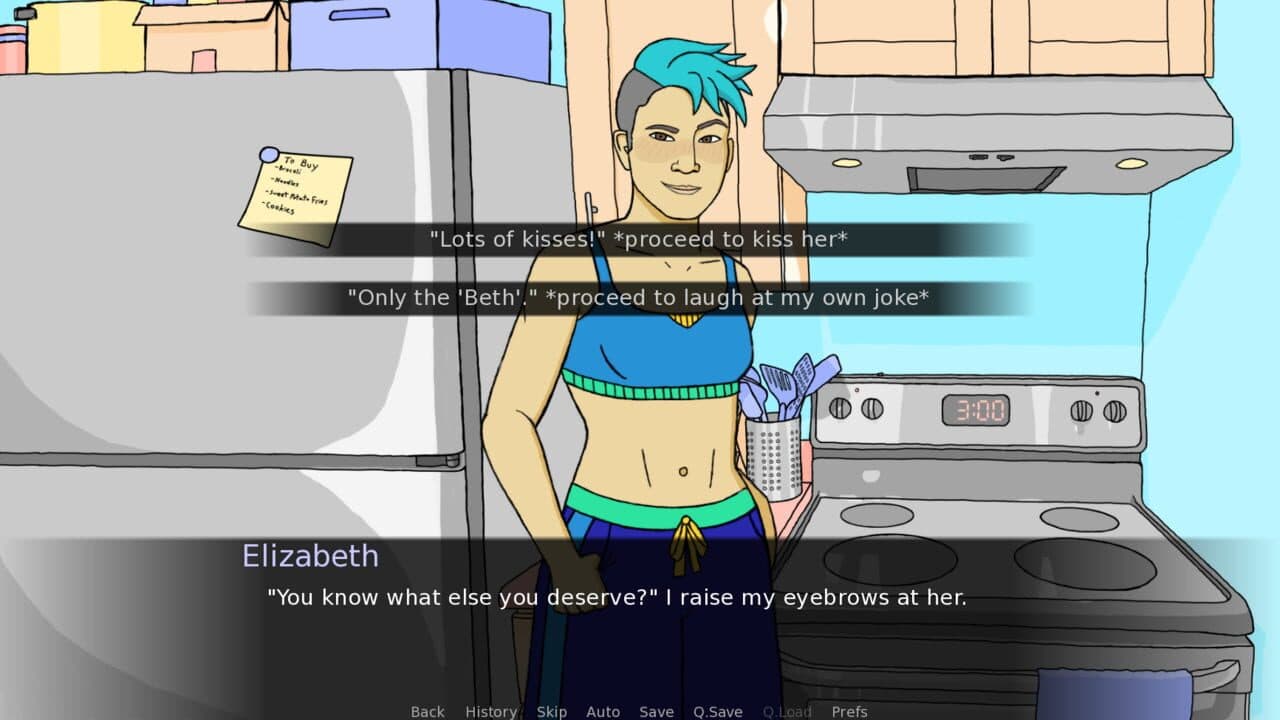This screenshot has width=1280, height=720.
Task: Open the Prefs settings screen
Action: tap(851, 711)
